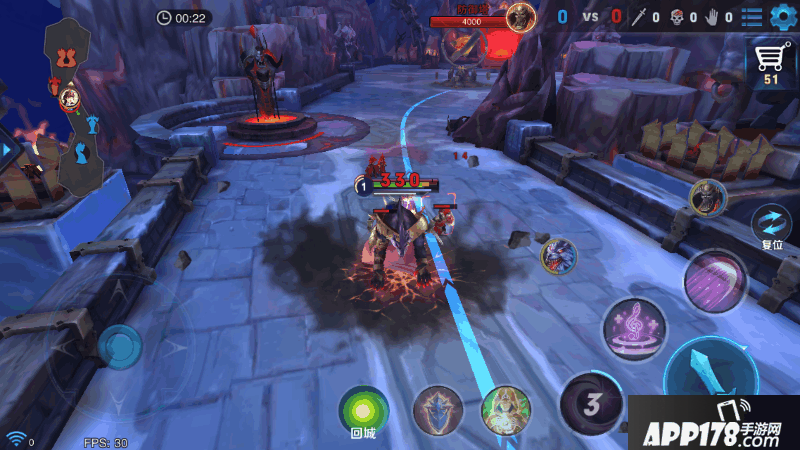The image size is (800, 450).
Task: Select the defense tower target portrait
Action: pos(519,16)
